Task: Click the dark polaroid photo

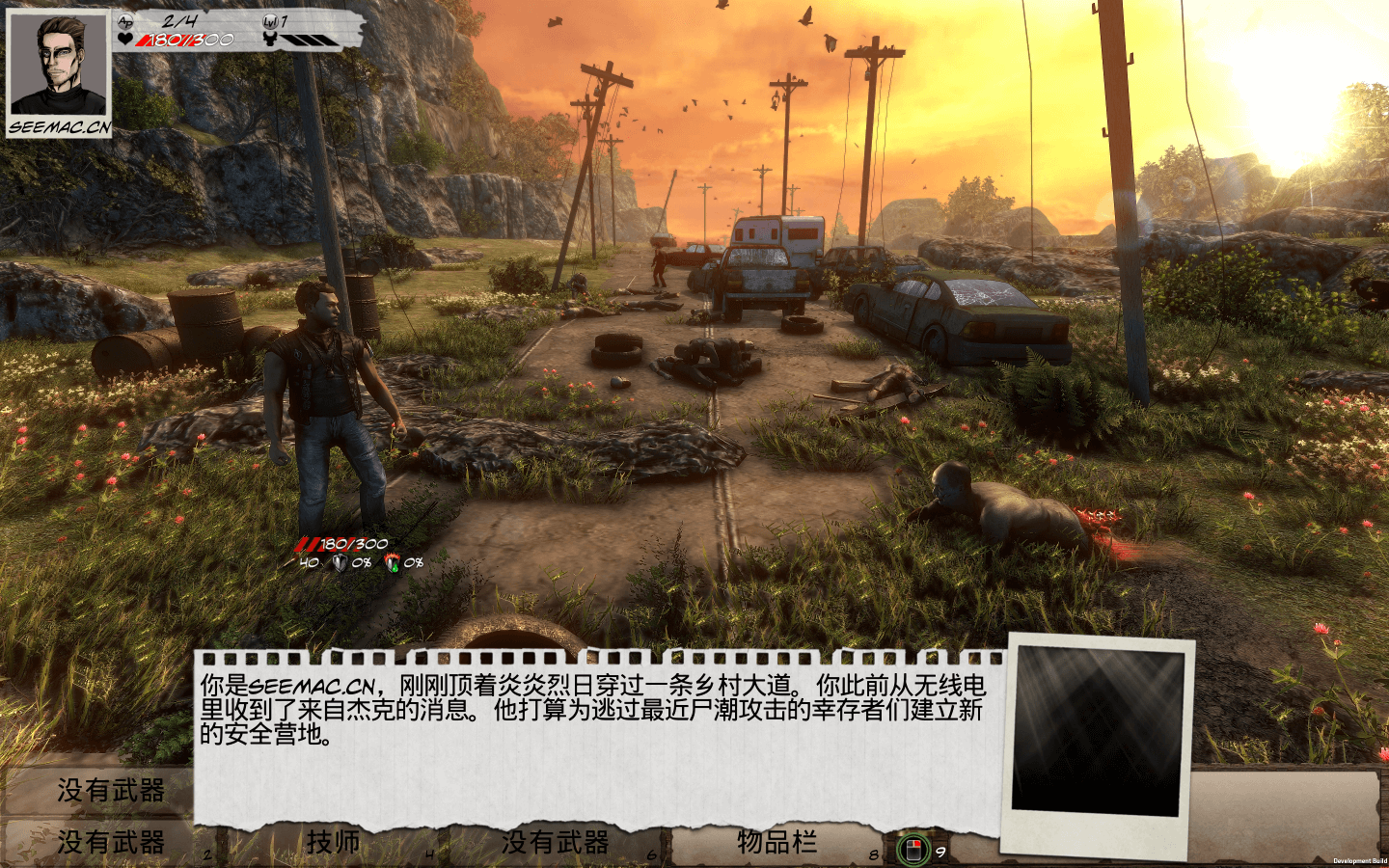Action: coord(1098,731)
